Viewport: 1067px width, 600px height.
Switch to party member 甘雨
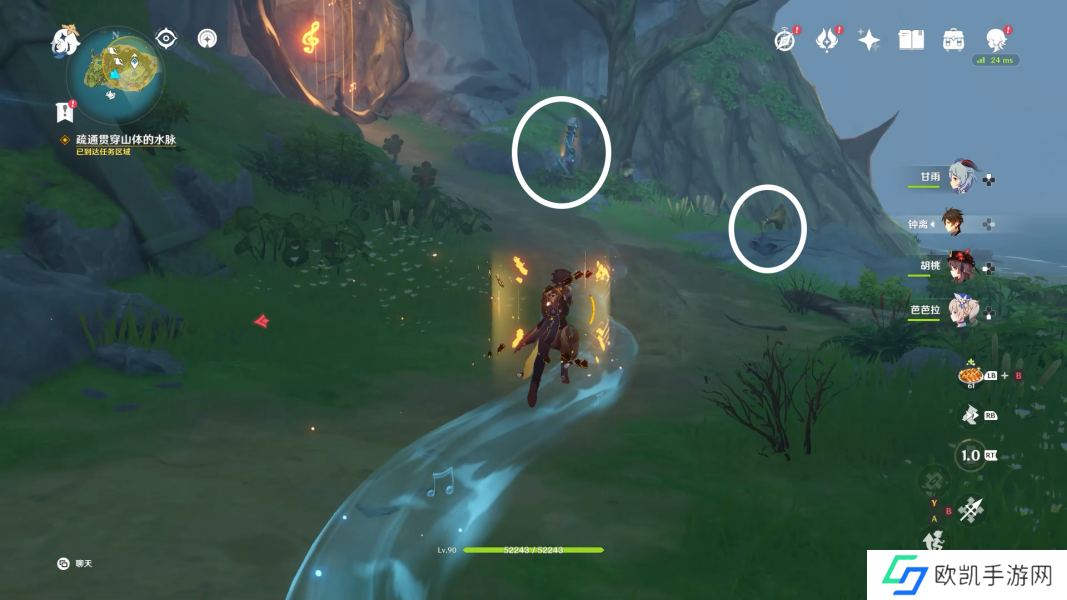[x=961, y=176]
